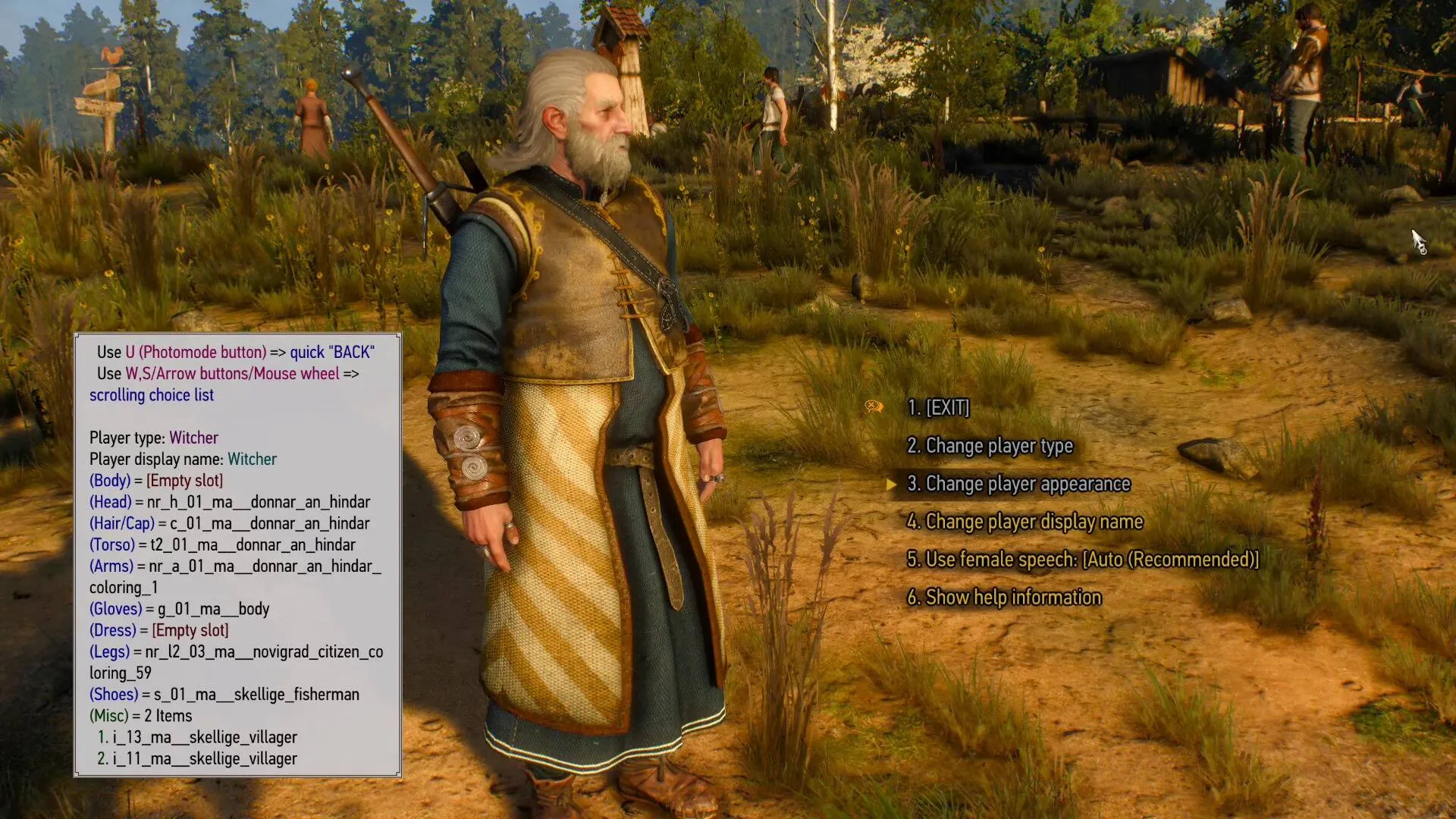Click "Show help information"

1004,598
